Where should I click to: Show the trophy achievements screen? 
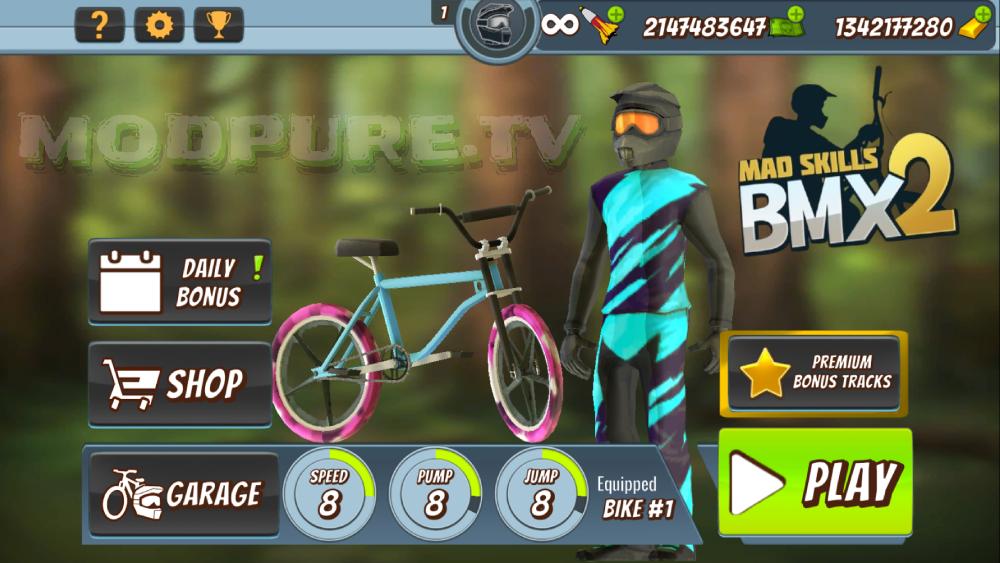pyautogui.click(x=218, y=25)
